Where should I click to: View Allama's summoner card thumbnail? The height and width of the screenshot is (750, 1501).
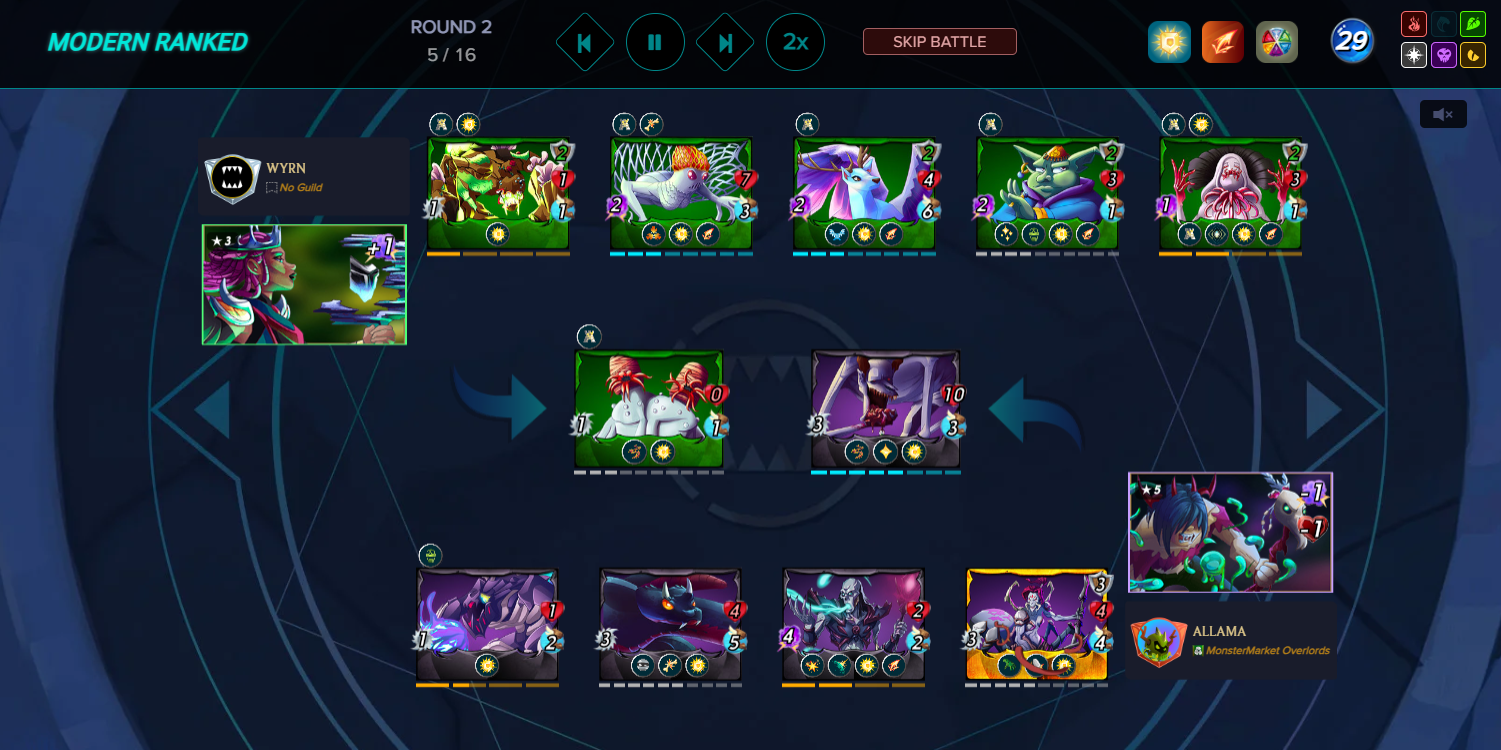coord(1230,533)
